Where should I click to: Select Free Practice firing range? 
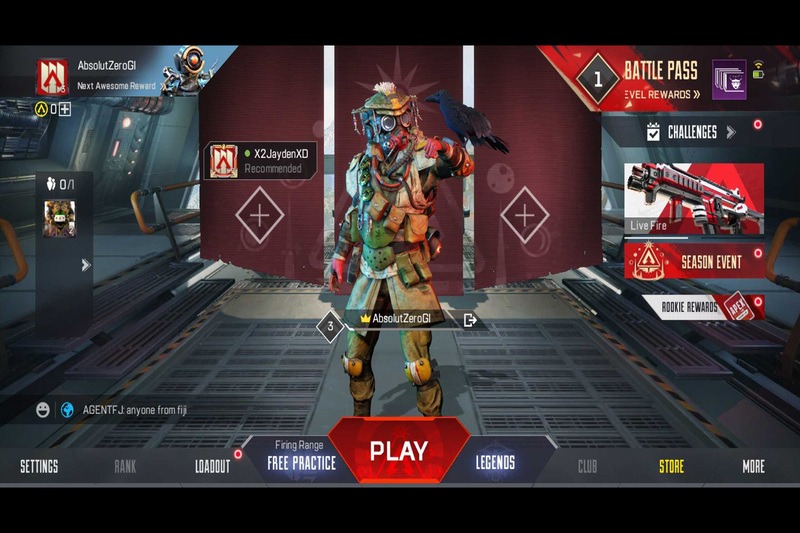pos(301,462)
